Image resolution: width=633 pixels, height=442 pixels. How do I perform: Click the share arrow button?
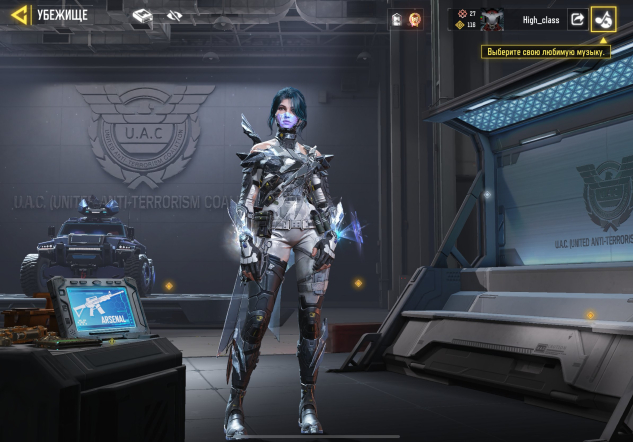577,19
